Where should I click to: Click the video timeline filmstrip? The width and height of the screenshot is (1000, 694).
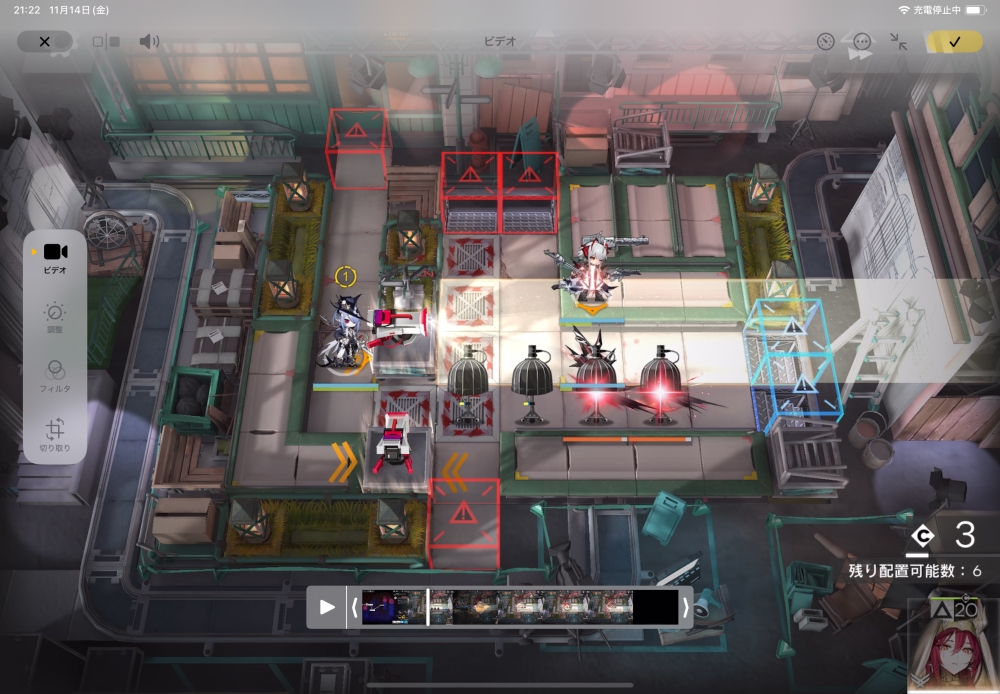(x=520, y=607)
